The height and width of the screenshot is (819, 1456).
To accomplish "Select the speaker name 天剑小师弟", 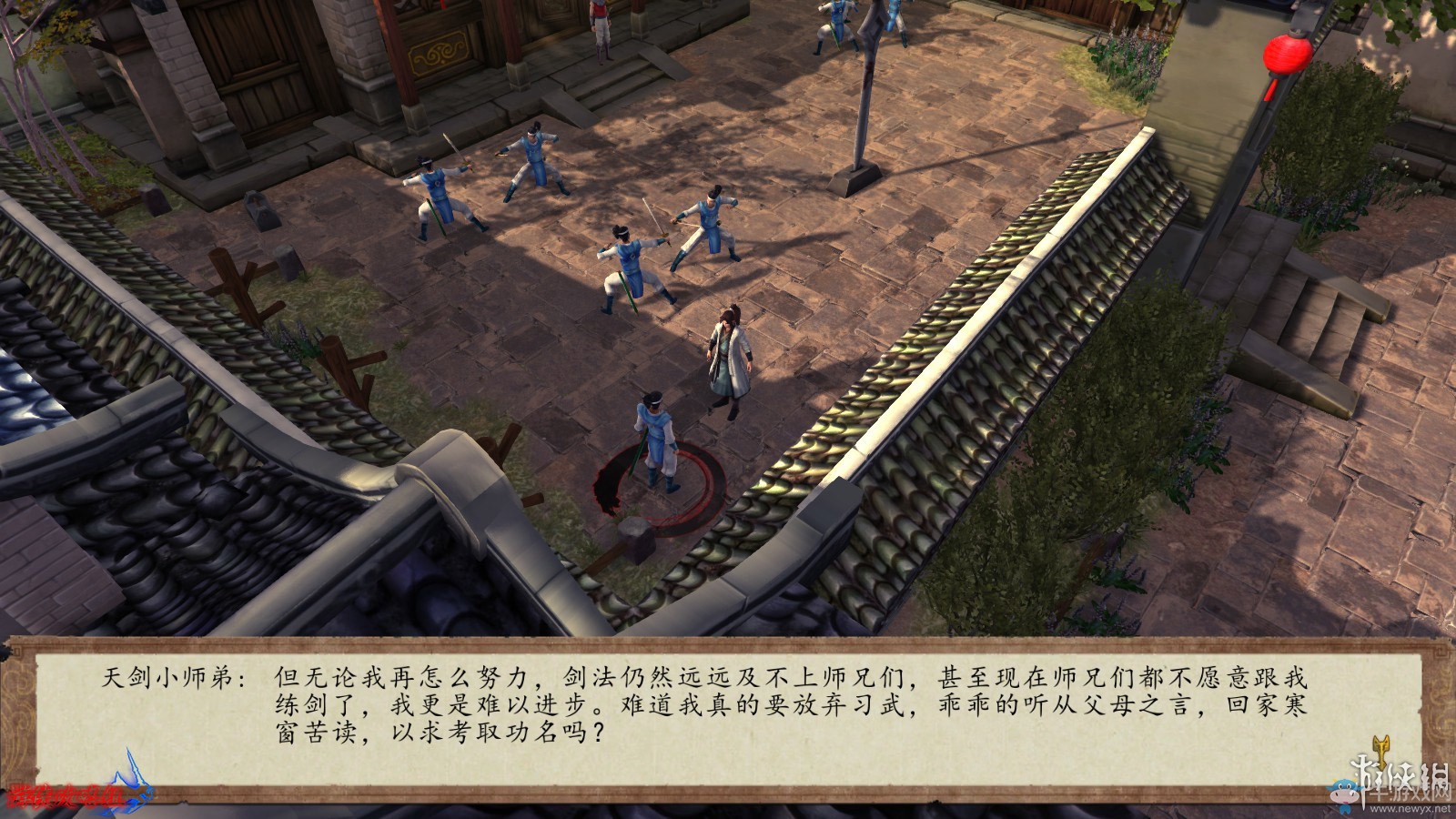I will (x=168, y=673).
